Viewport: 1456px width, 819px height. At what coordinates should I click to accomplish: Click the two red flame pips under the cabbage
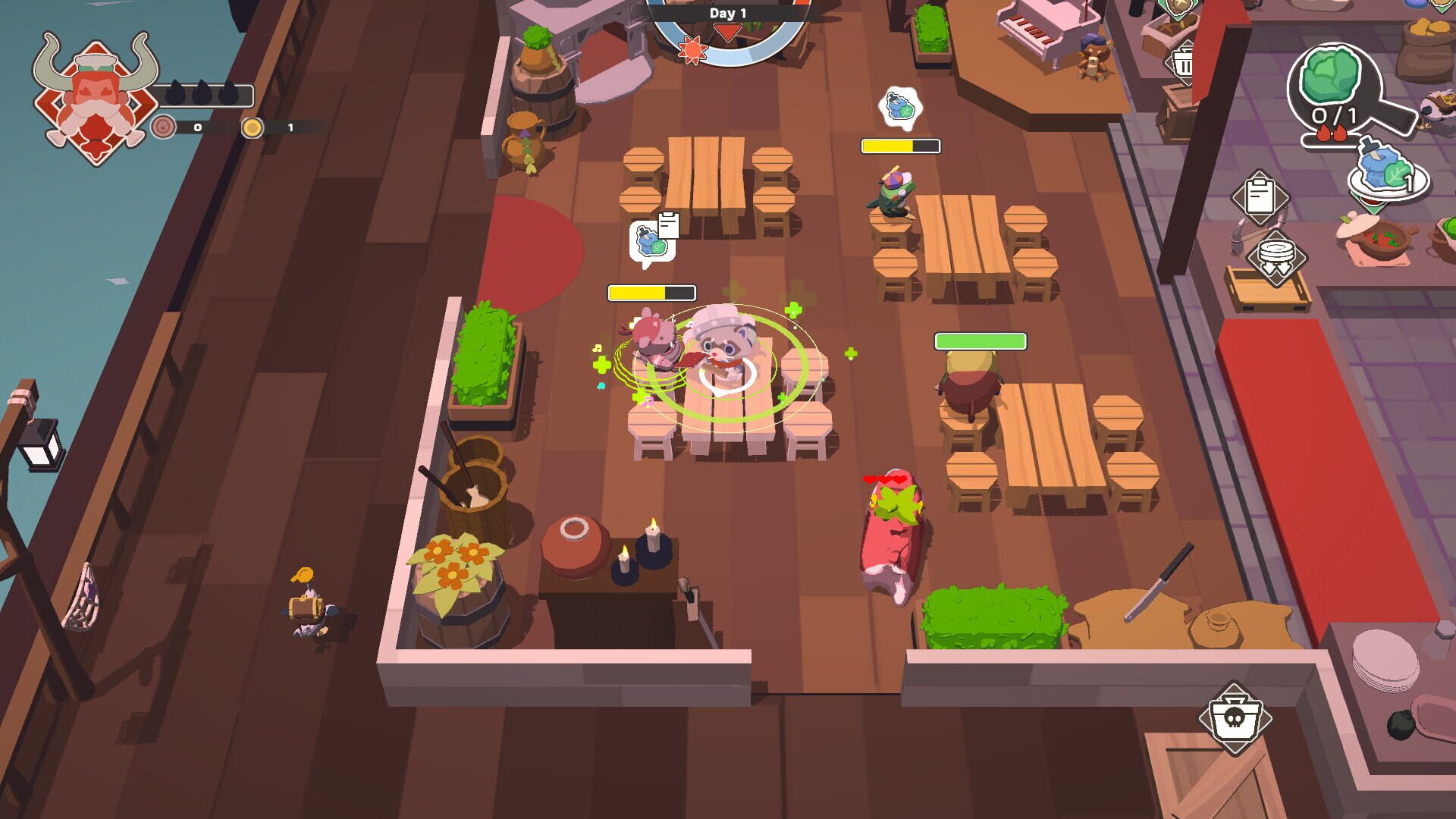pos(1335,131)
